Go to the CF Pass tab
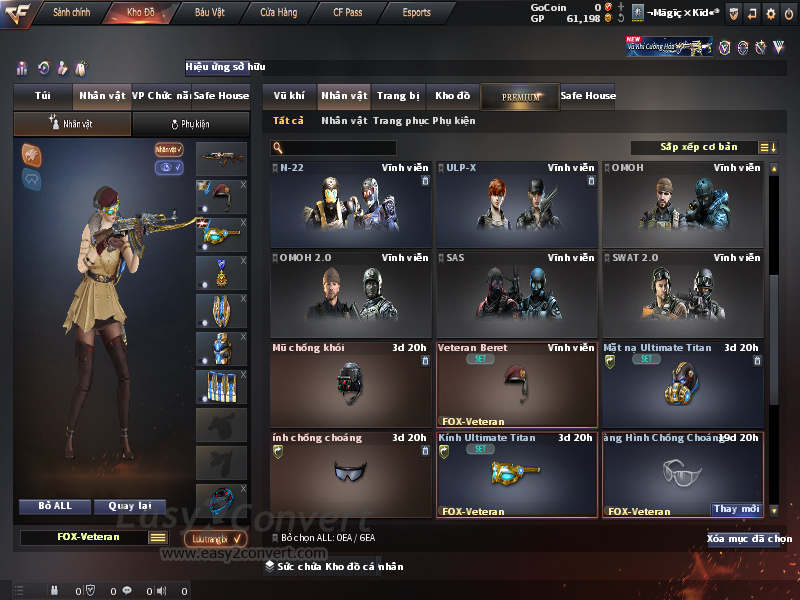Image resolution: width=800 pixels, height=600 pixels. coord(350,13)
